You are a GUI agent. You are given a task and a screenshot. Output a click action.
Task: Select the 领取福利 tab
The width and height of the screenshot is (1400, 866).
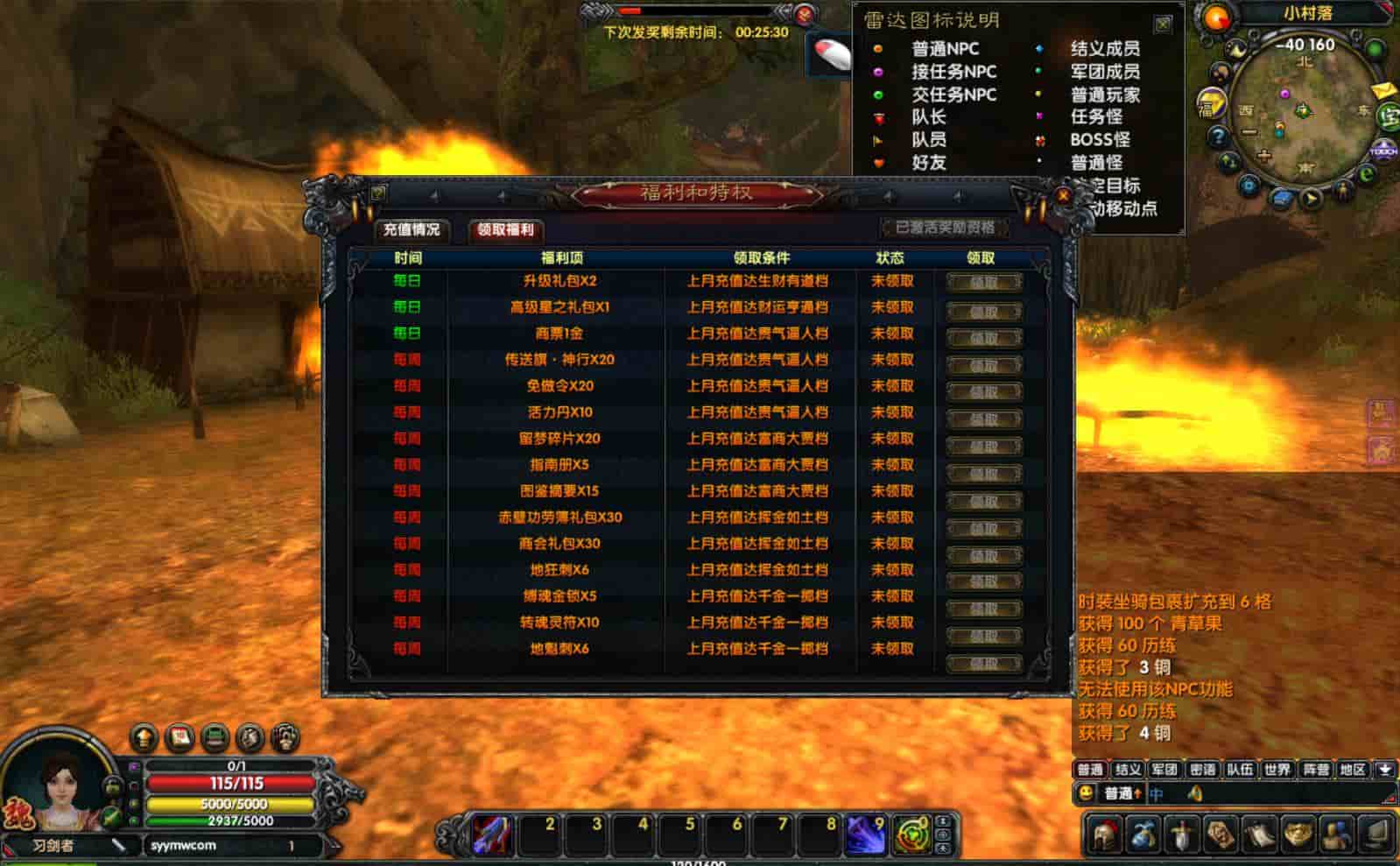coord(506,229)
